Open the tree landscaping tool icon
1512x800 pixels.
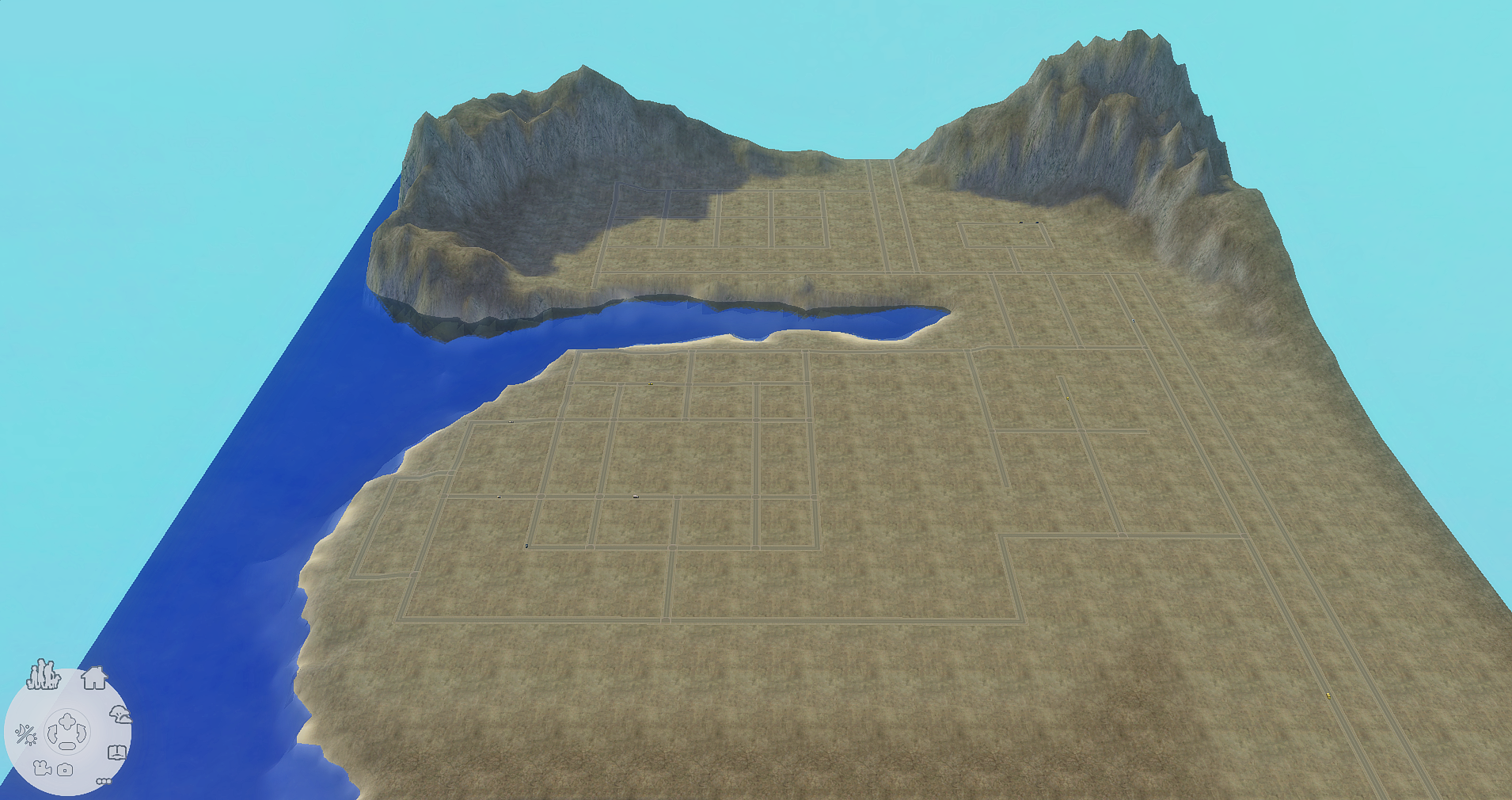[x=121, y=714]
